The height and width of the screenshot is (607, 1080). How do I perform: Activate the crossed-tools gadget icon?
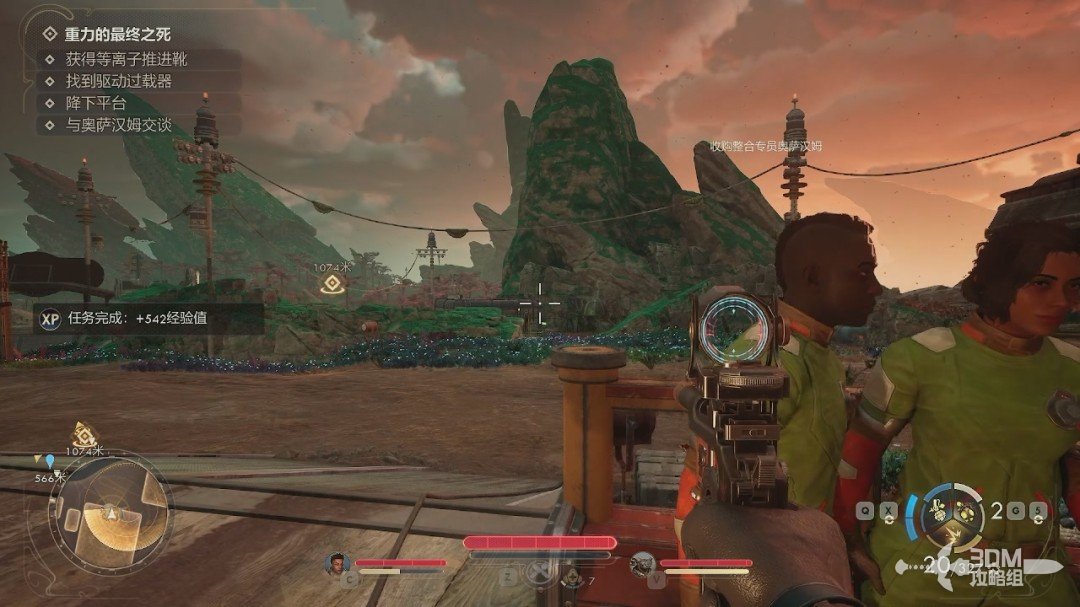point(539,574)
